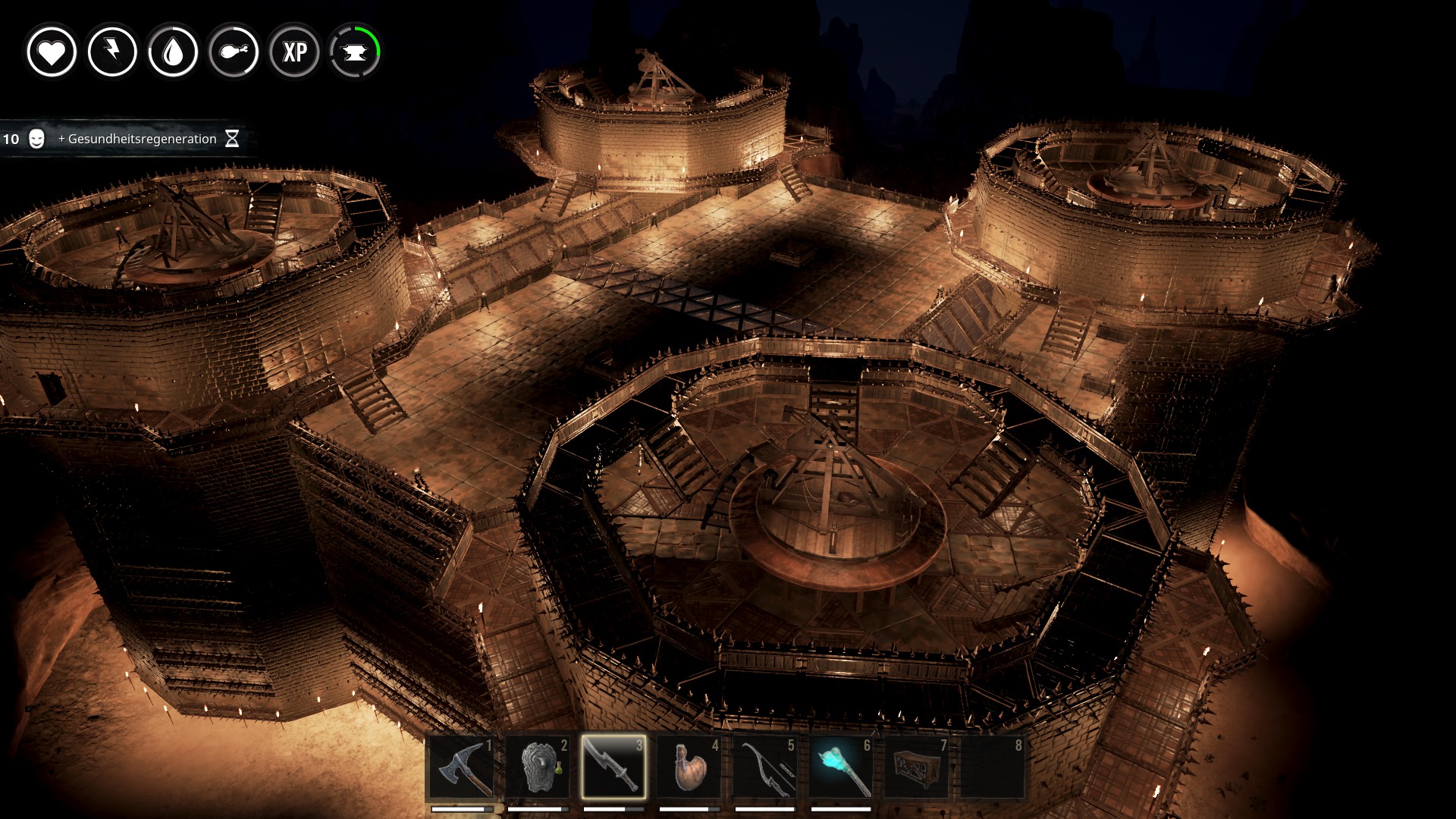This screenshot has width=1456, height=819.
Task: Click the heart health icon
Action: pos(52,52)
